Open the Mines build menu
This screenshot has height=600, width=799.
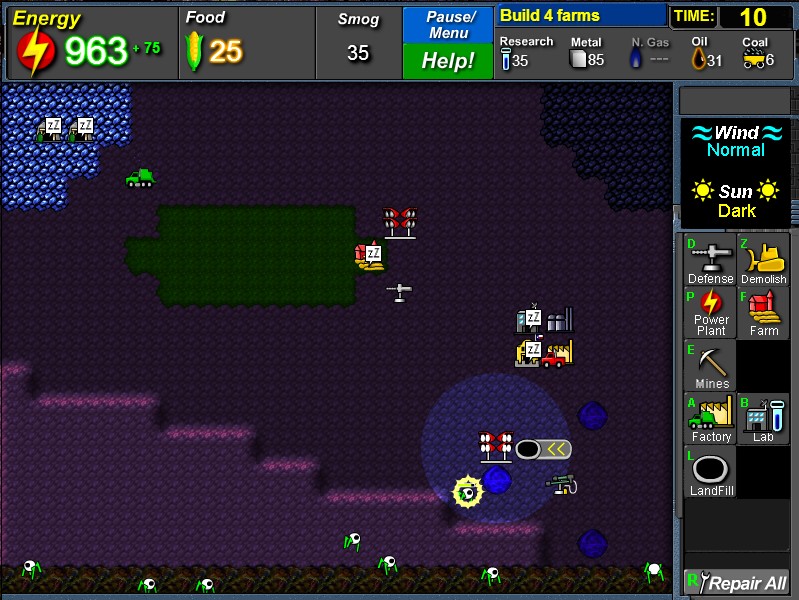point(710,366)
